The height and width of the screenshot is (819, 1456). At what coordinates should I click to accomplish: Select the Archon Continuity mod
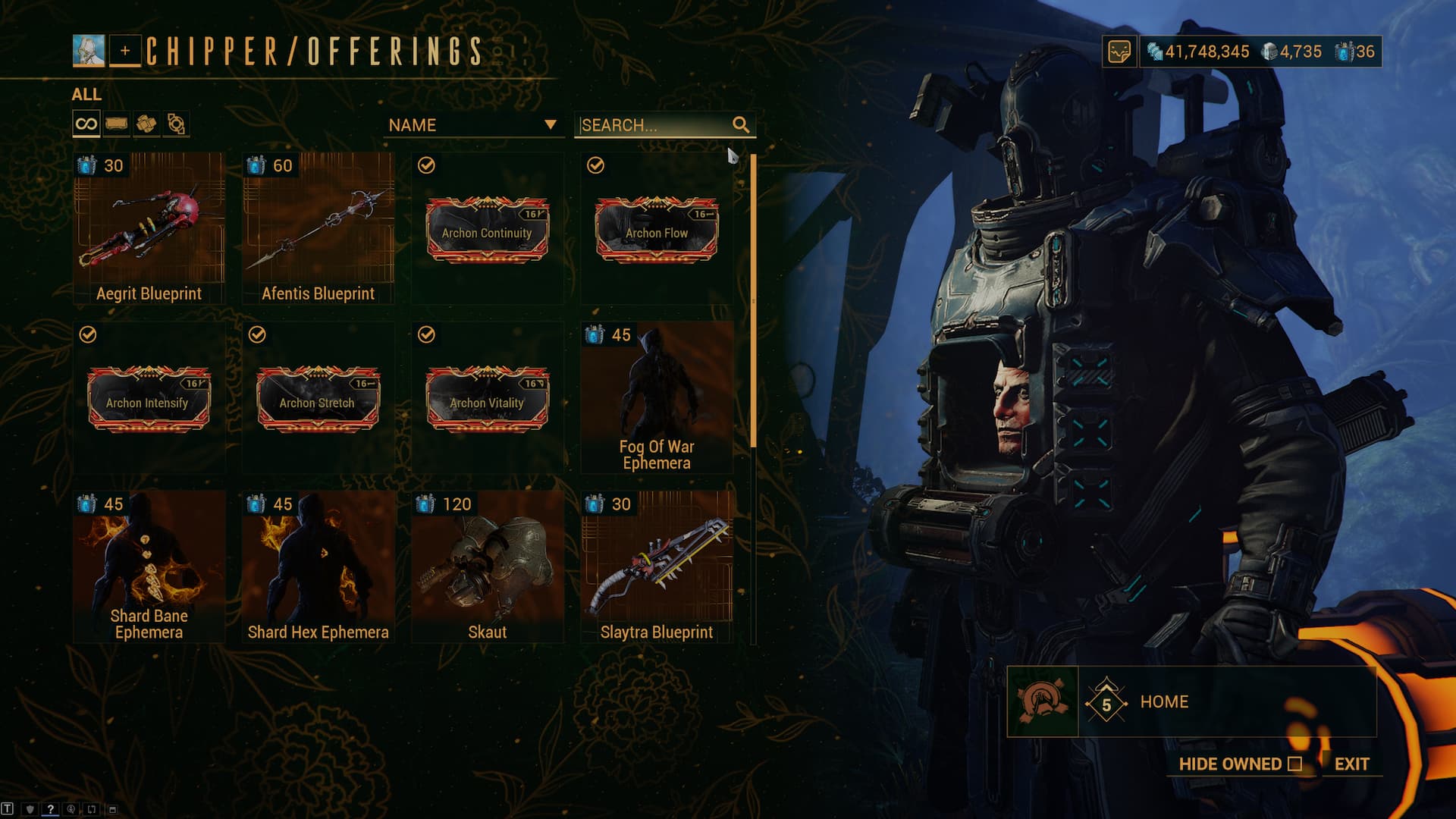(x=487, y=229)
